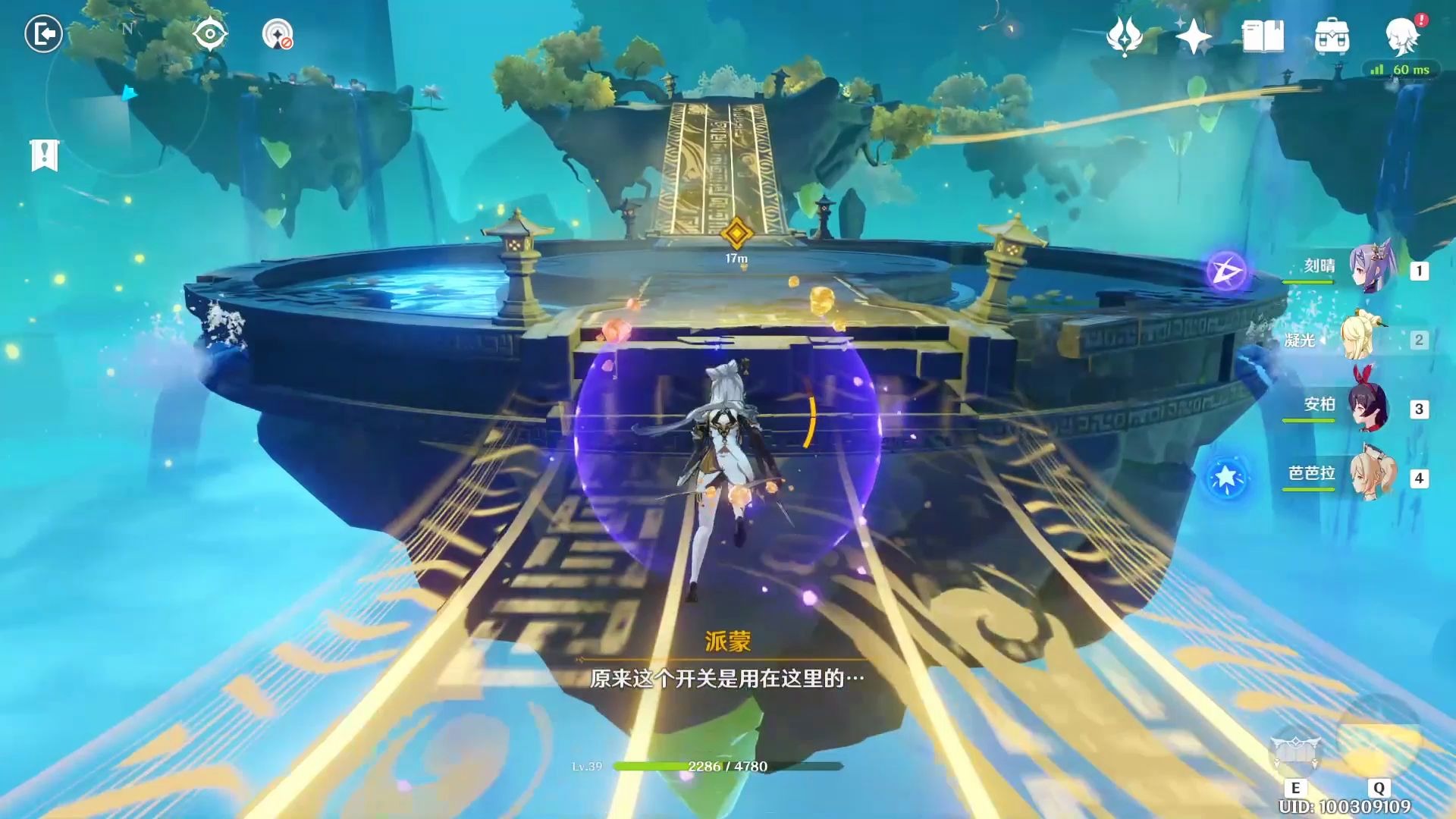The image size is (1456, 819).
Task: Open the Paimon menu icon
Action: (1401, 36)
